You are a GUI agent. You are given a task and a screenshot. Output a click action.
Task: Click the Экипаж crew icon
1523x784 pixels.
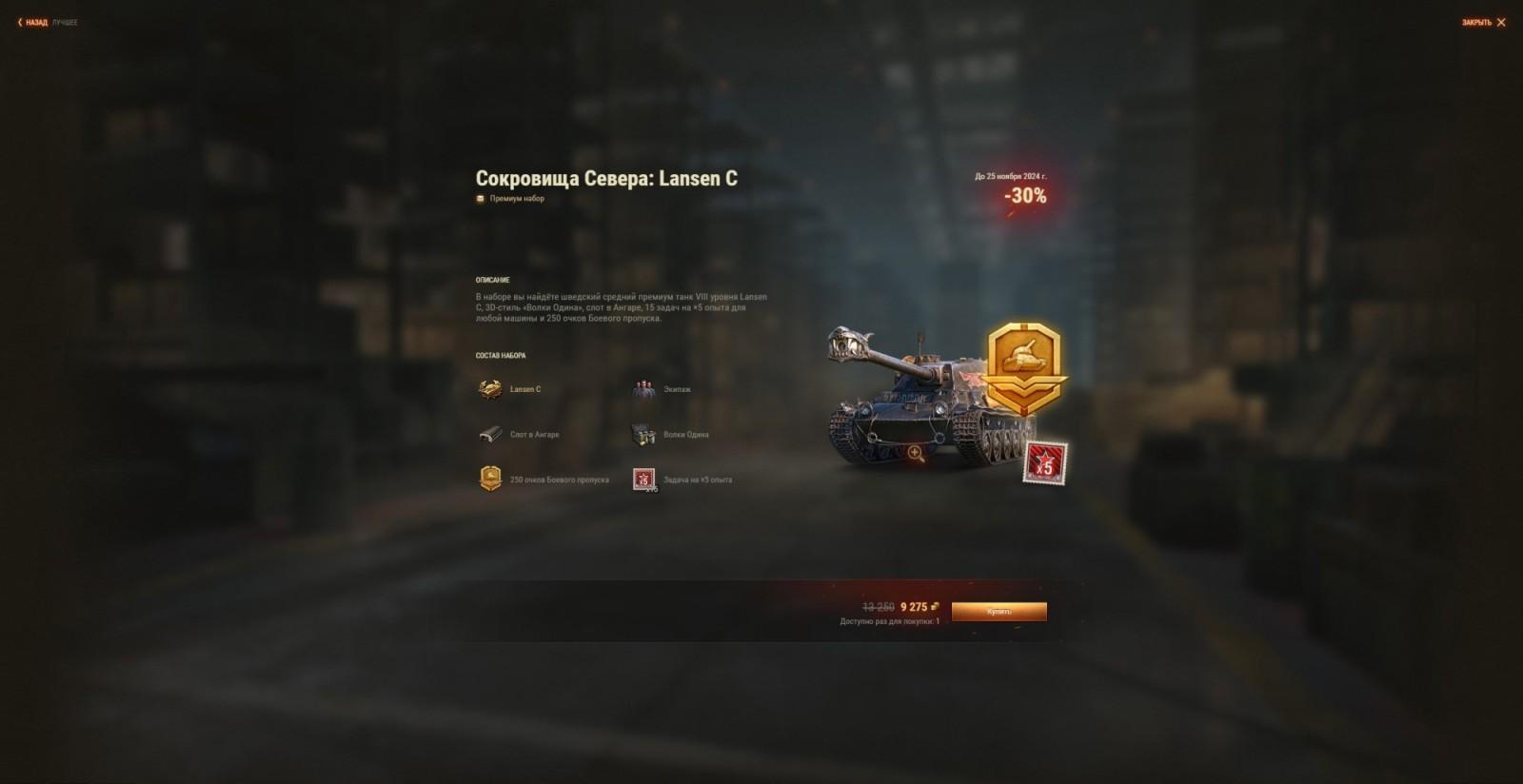(x=643, y=388)
